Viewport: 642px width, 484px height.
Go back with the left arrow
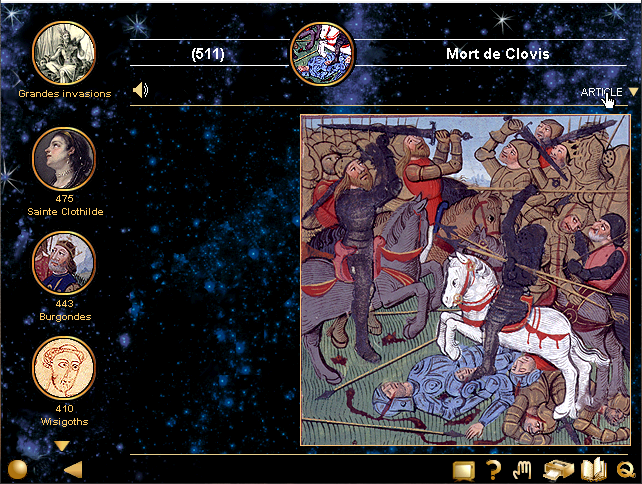pos(72,470)
